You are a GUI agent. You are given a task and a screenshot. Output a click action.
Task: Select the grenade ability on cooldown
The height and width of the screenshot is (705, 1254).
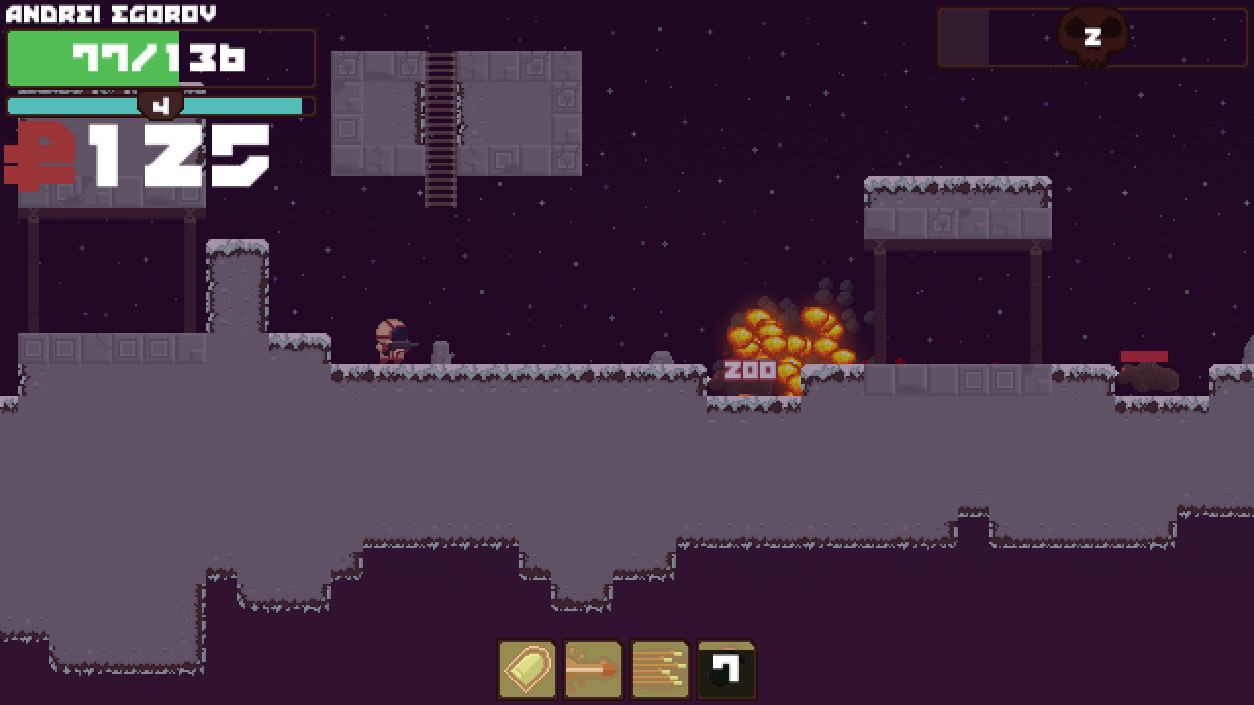coord(726,669)
